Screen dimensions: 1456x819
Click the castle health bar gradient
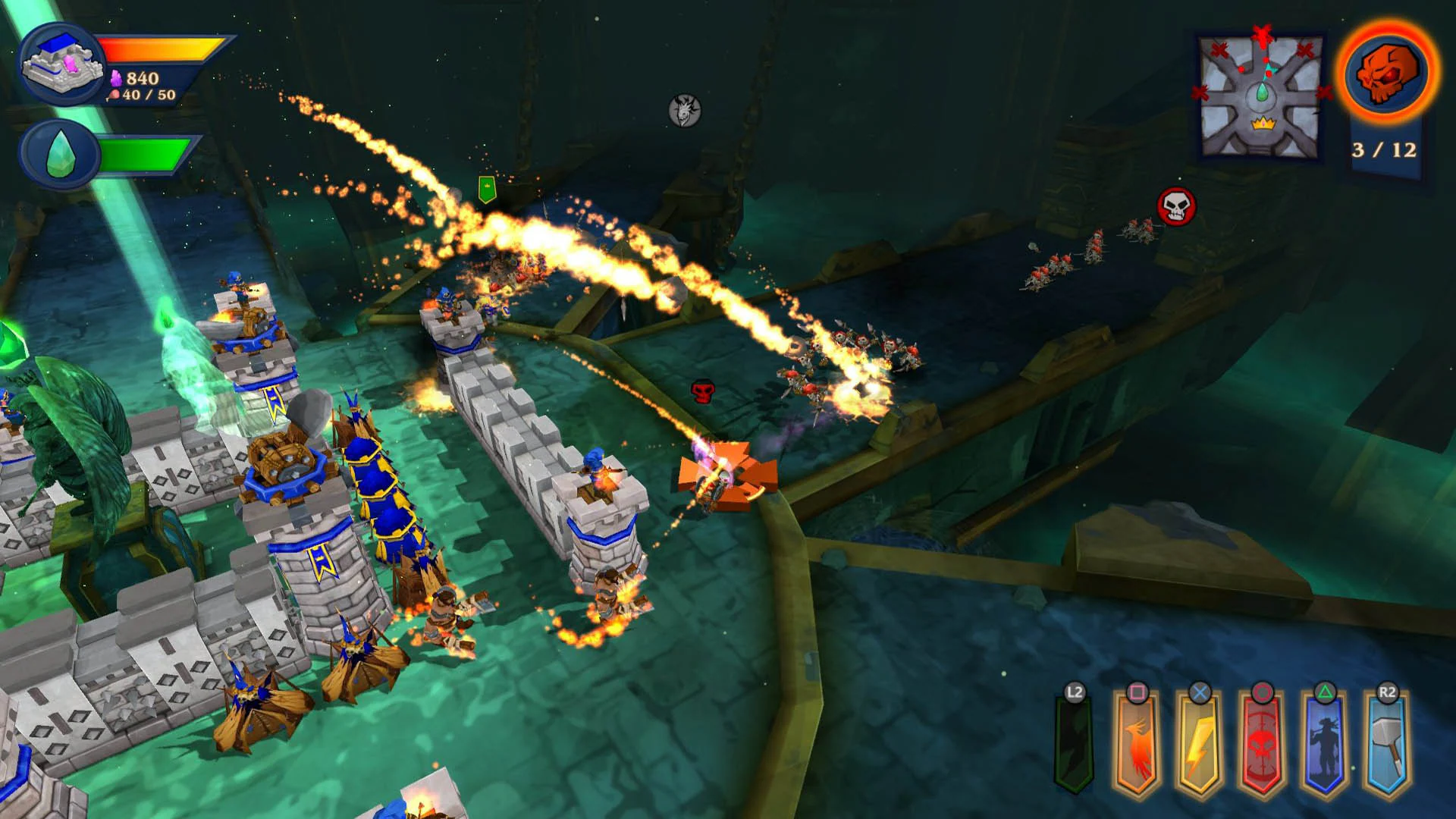159,47
